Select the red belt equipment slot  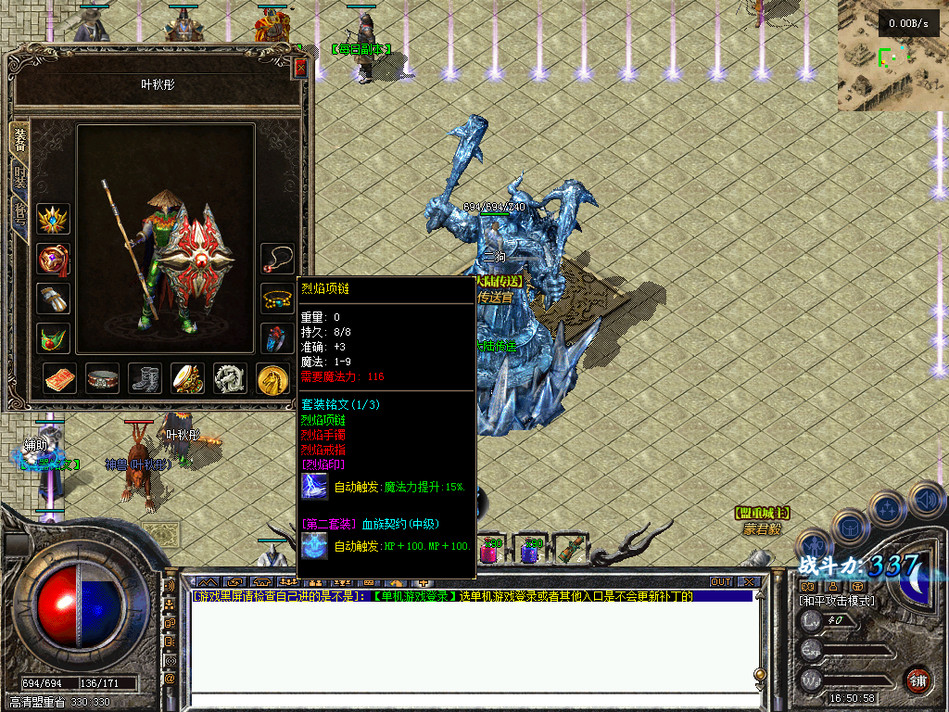(x=102, y=378)
